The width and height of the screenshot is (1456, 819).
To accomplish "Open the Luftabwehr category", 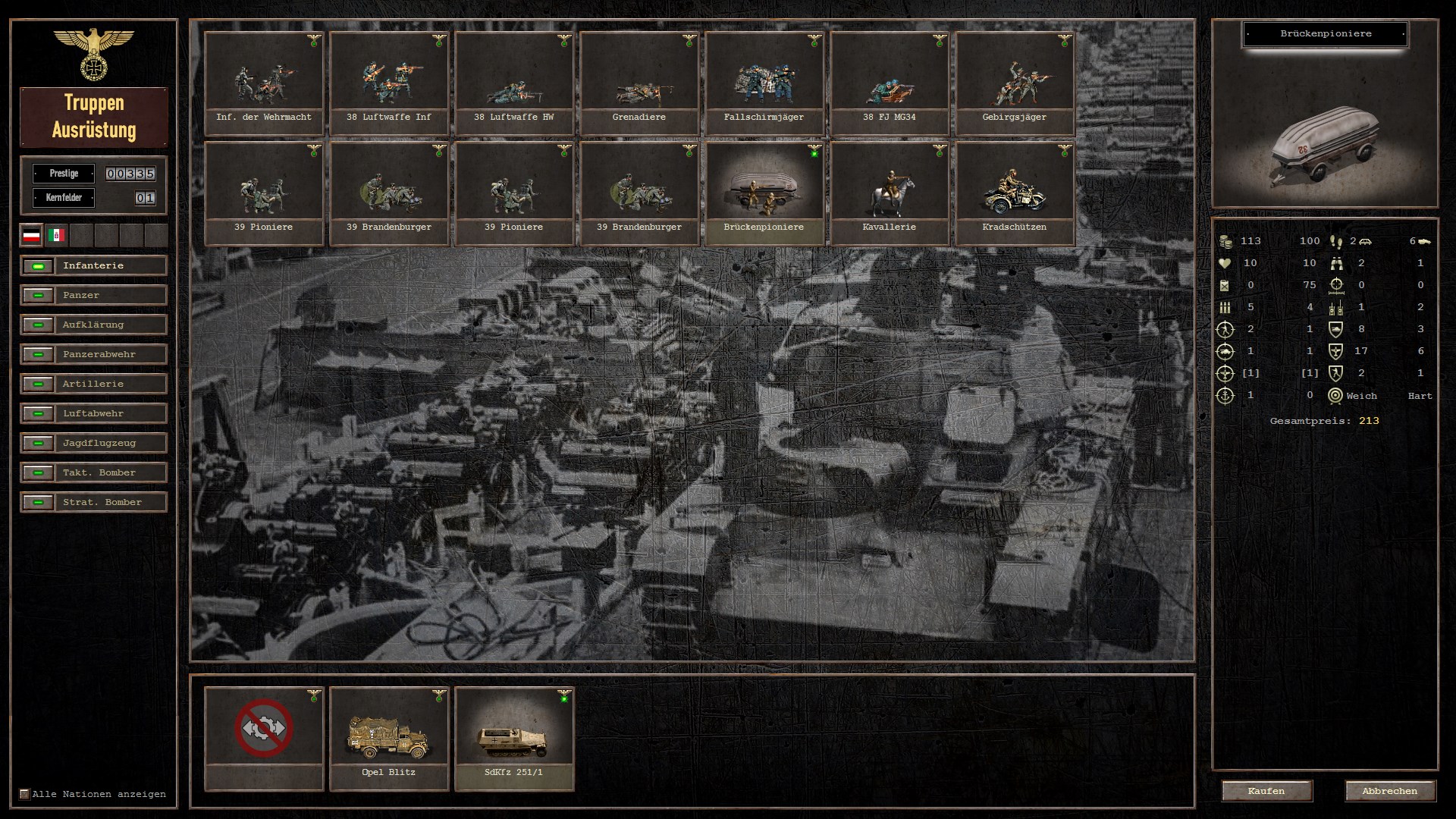I will (x=93, y=414).
